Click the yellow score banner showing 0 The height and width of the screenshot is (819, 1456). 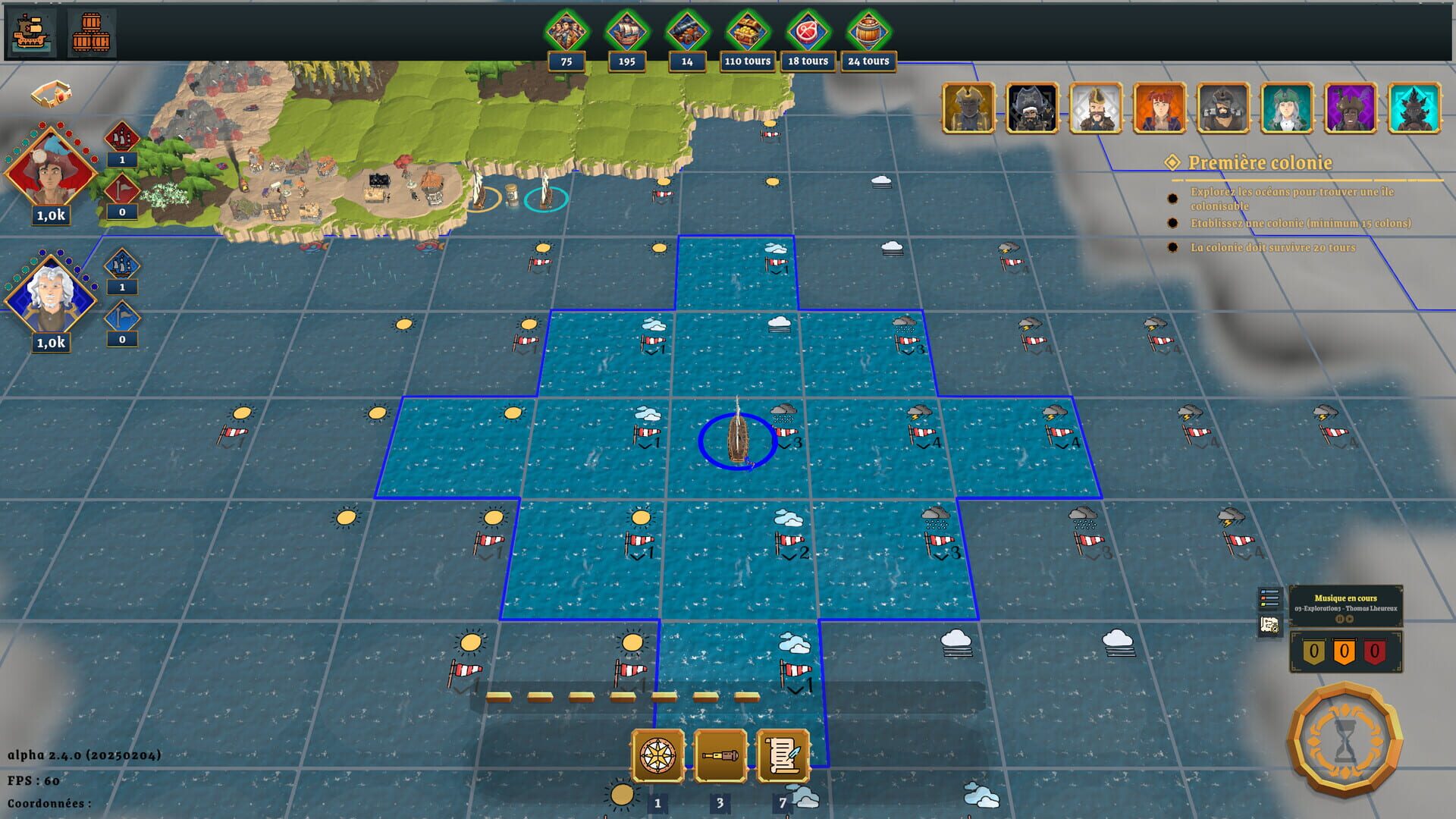(1314, 653)
